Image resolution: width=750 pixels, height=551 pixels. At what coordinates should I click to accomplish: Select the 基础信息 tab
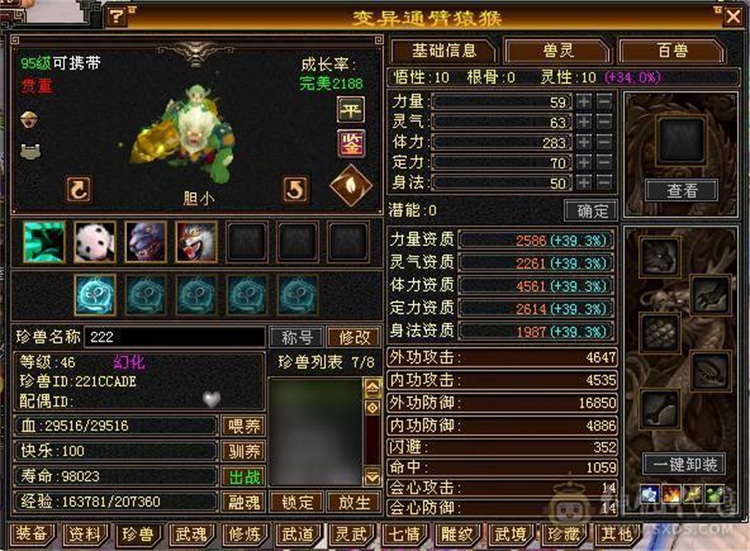[x=444, y=50]
